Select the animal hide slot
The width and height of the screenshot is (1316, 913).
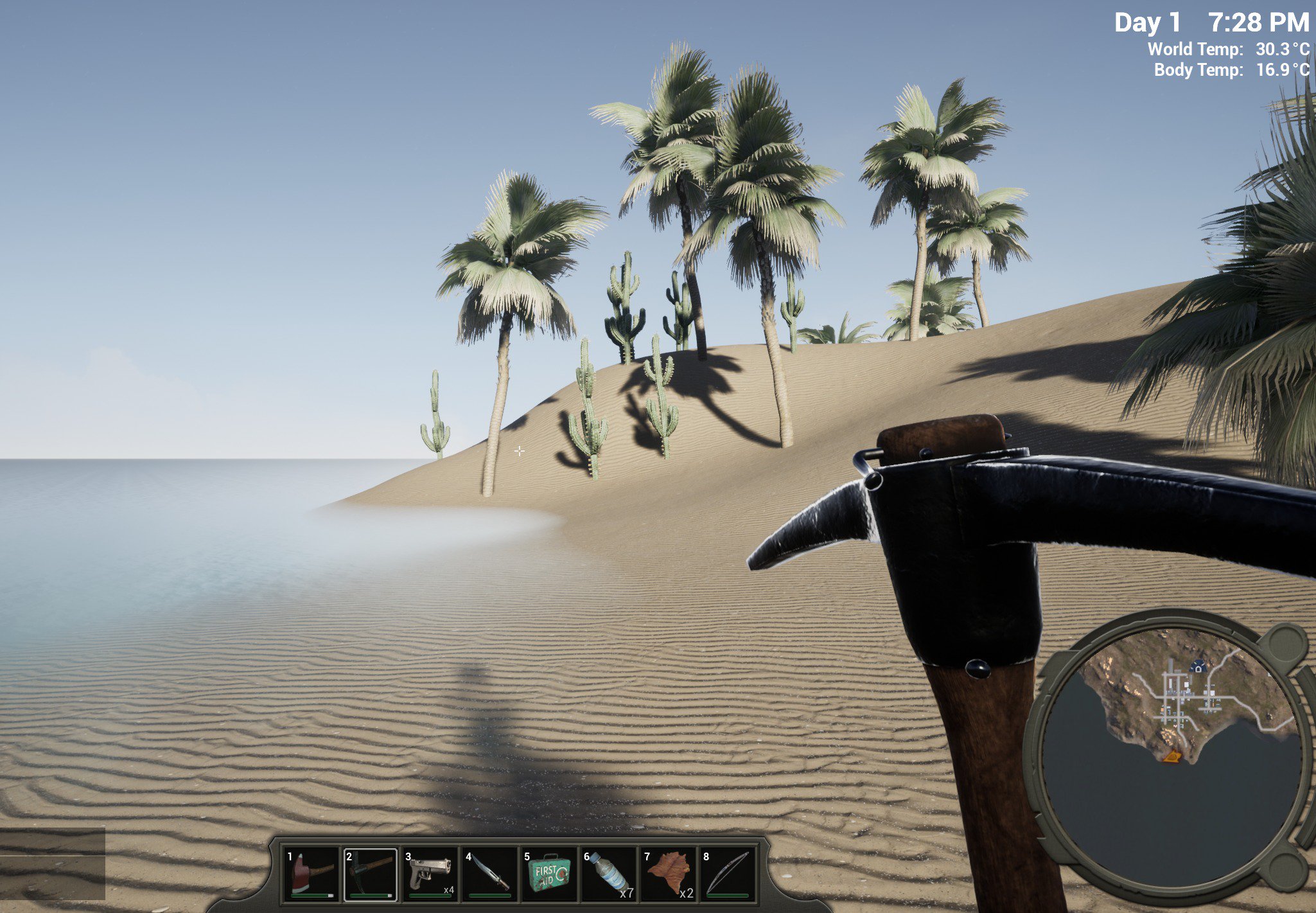[668, 874]
